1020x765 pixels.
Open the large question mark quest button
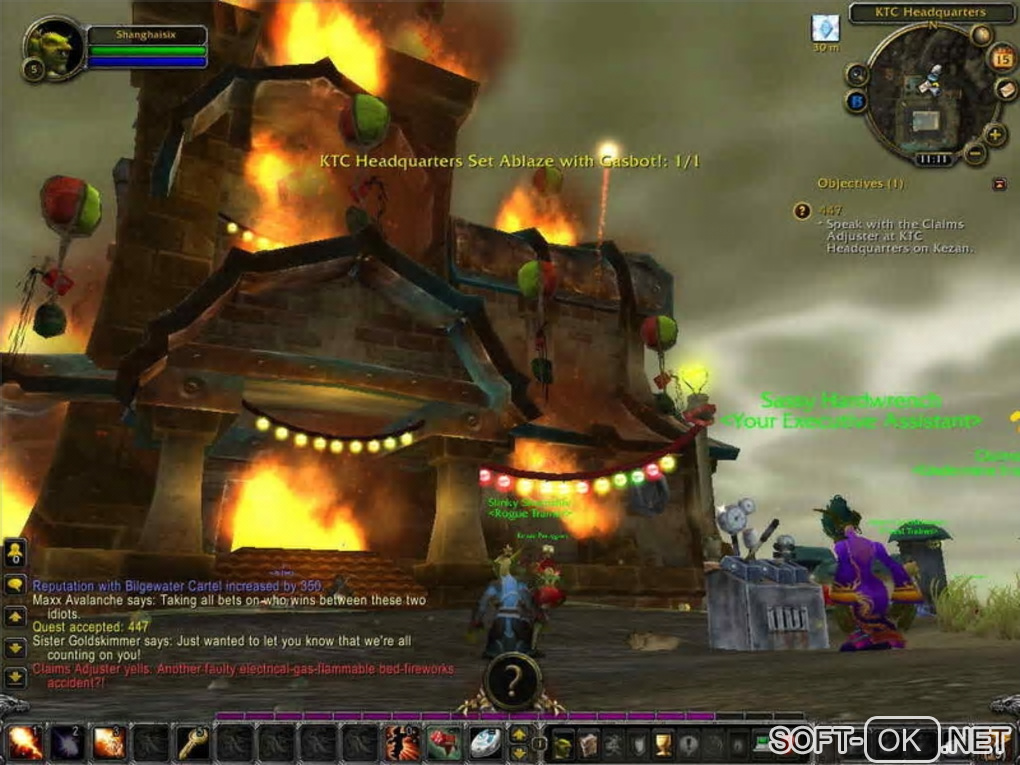[510, 682]
